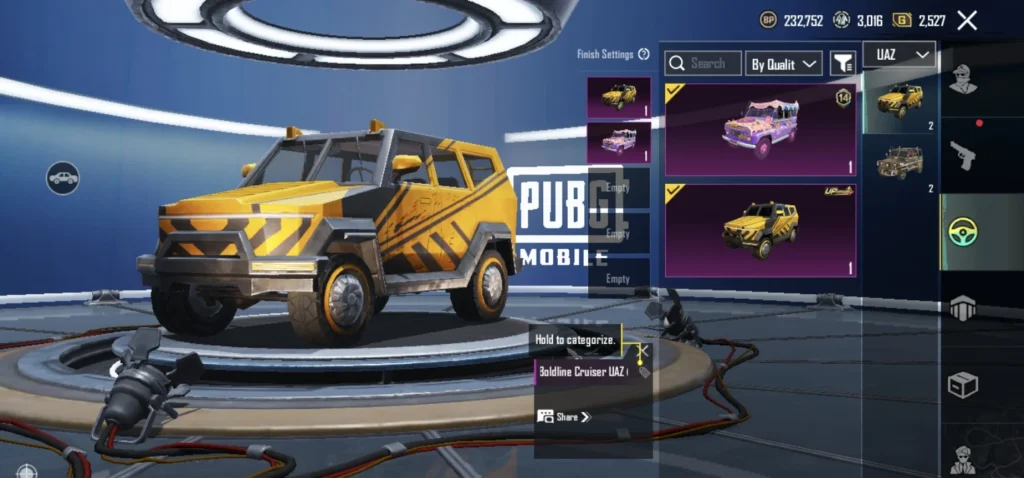Image resolution: width=1024 pixels, height=478 pixels.
Task: Share the Boldline Cruiser UAZ skin
Action: [564, 416]
